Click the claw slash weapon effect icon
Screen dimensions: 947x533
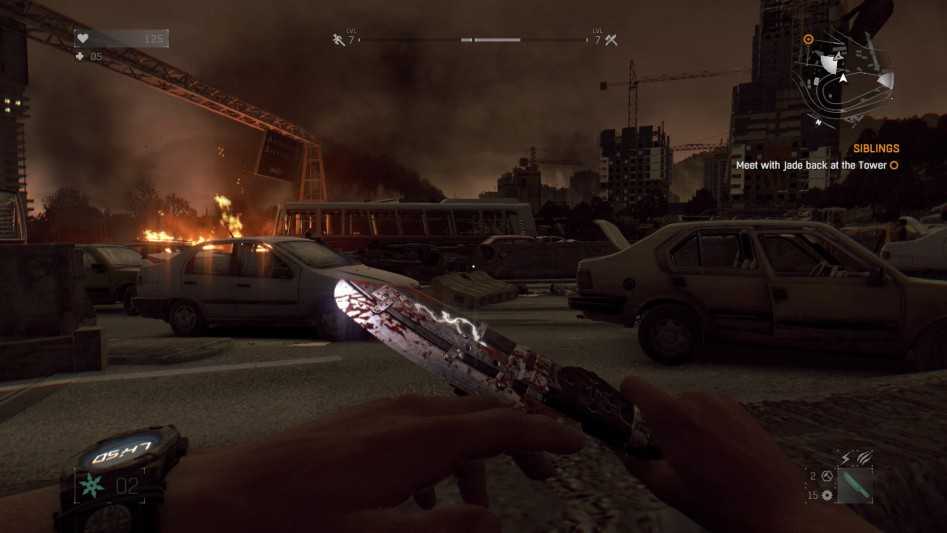864,459
